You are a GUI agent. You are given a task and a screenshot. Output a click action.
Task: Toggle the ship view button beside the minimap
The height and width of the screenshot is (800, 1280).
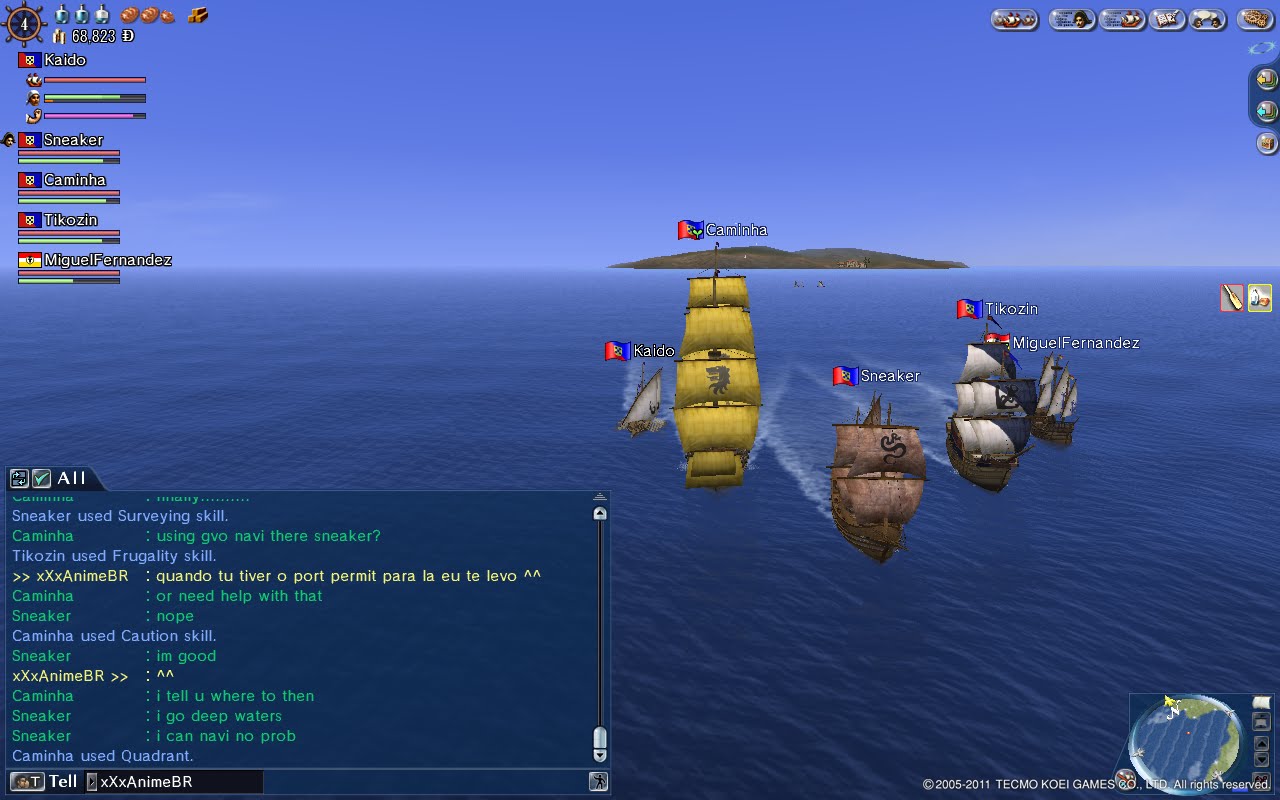[x=1261, y=722]
